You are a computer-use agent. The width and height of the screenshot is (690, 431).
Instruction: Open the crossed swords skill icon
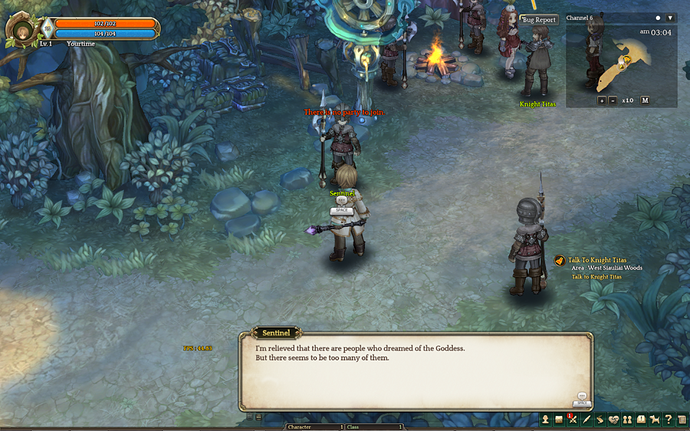point(573,419)
